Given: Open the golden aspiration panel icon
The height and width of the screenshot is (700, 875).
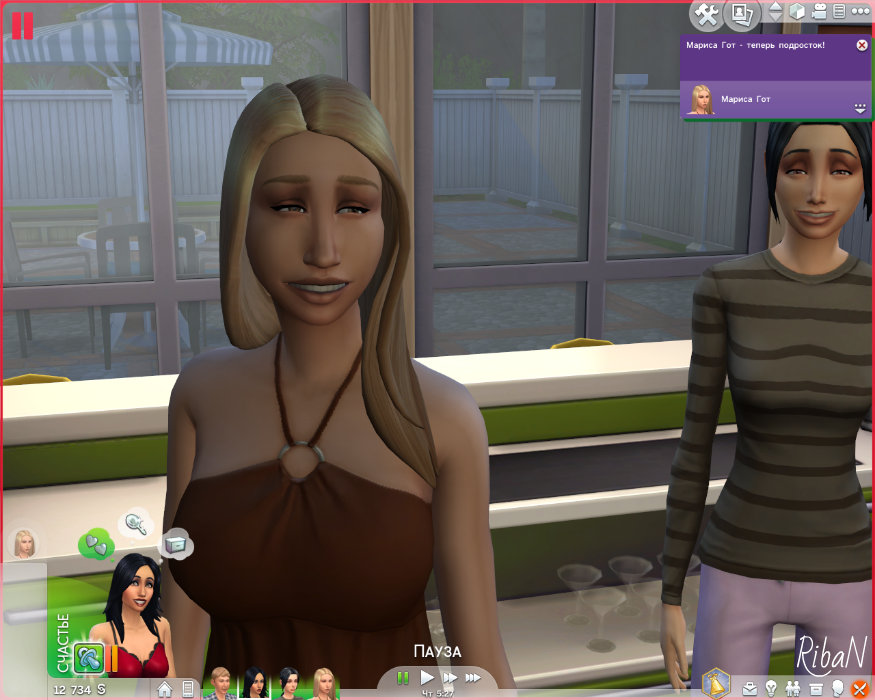Looking at the screenshot, I should click(x=716, y=682).
